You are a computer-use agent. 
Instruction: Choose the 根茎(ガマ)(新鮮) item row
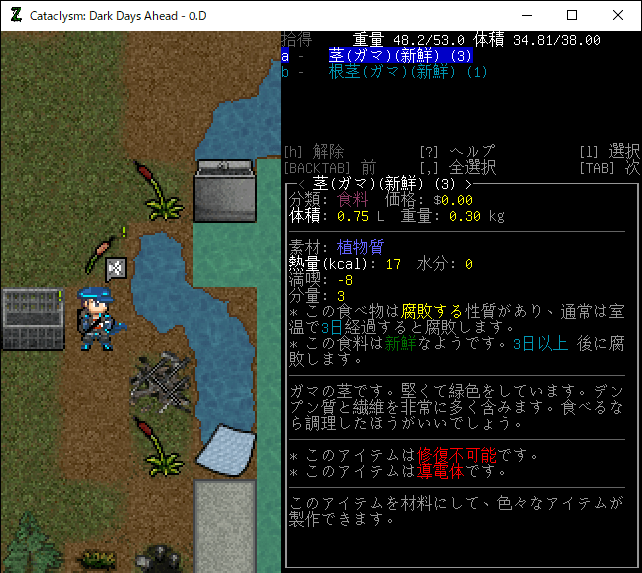coord(407,72)
